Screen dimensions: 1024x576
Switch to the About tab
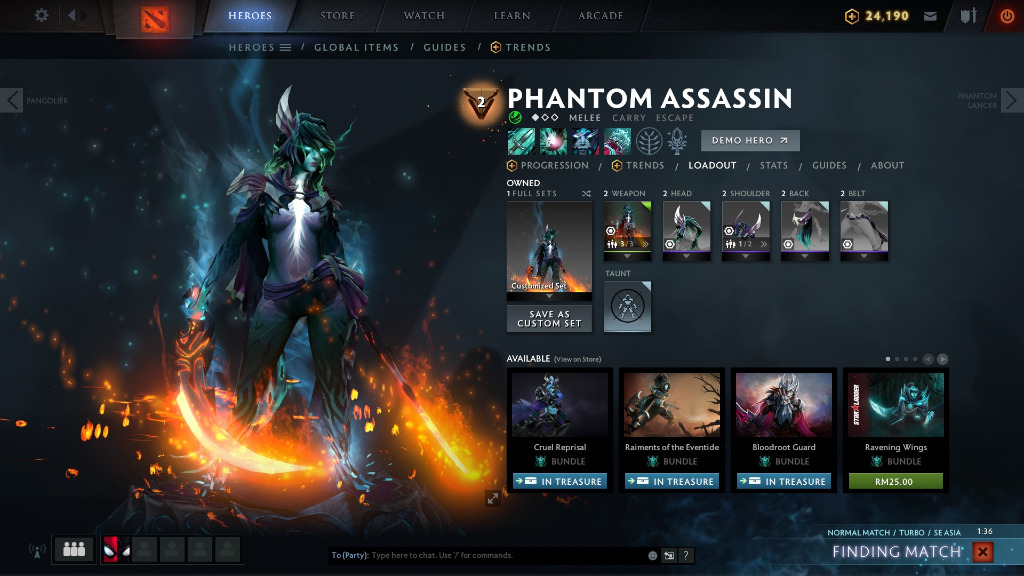887,166
